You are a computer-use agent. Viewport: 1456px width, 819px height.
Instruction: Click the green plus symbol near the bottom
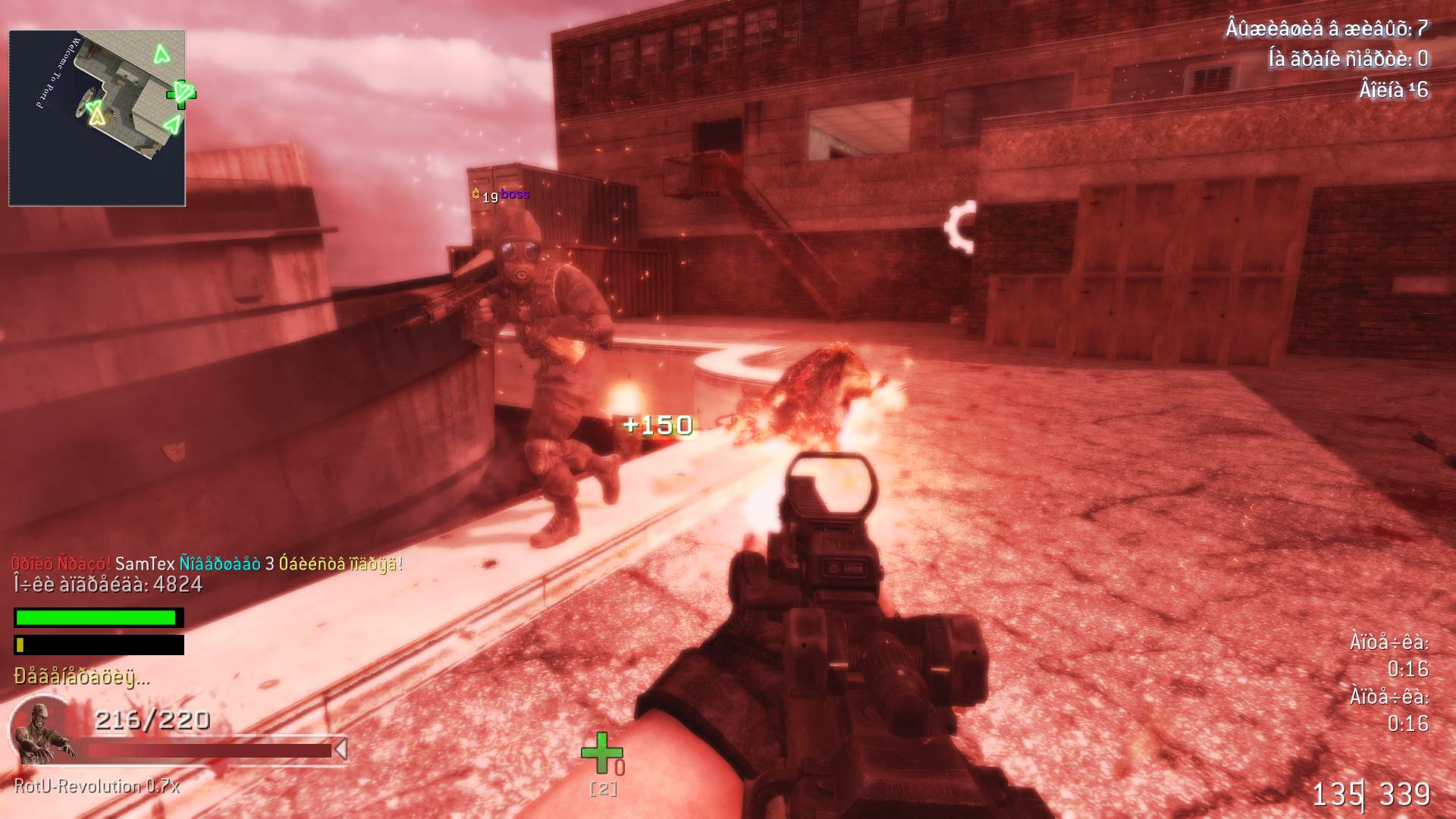tap(601, 751)
